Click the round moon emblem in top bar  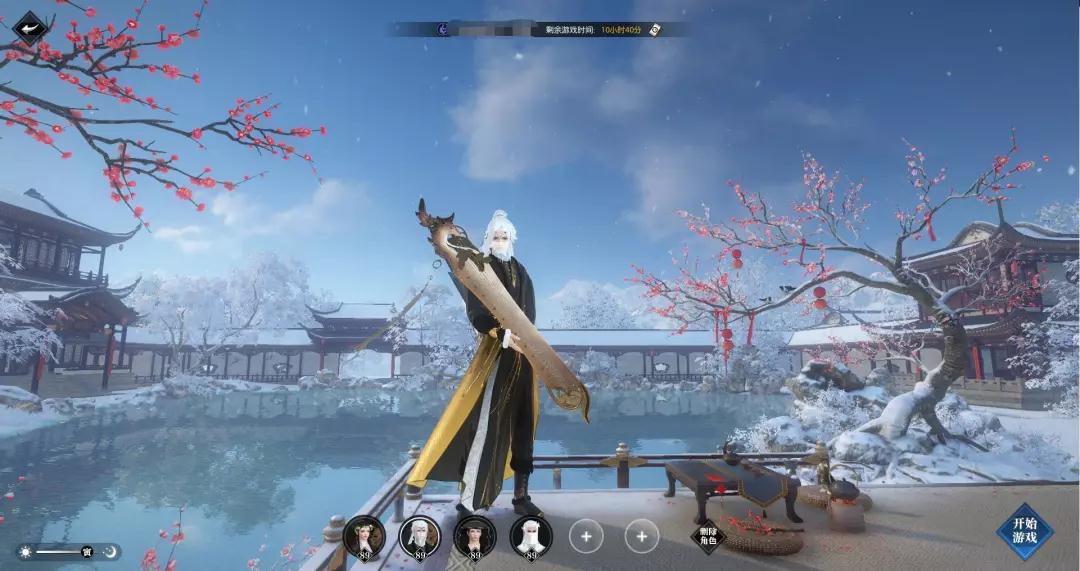(x=443, y=30)
